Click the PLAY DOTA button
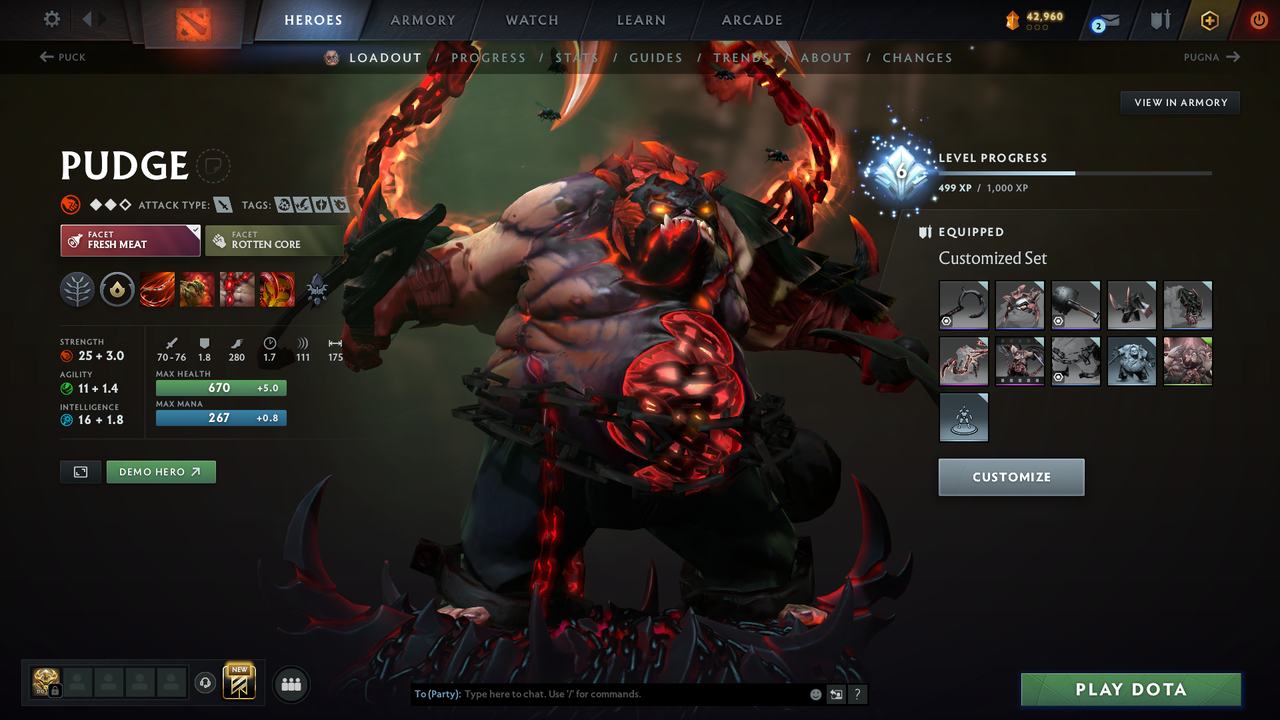 [x=1130, y=689]
